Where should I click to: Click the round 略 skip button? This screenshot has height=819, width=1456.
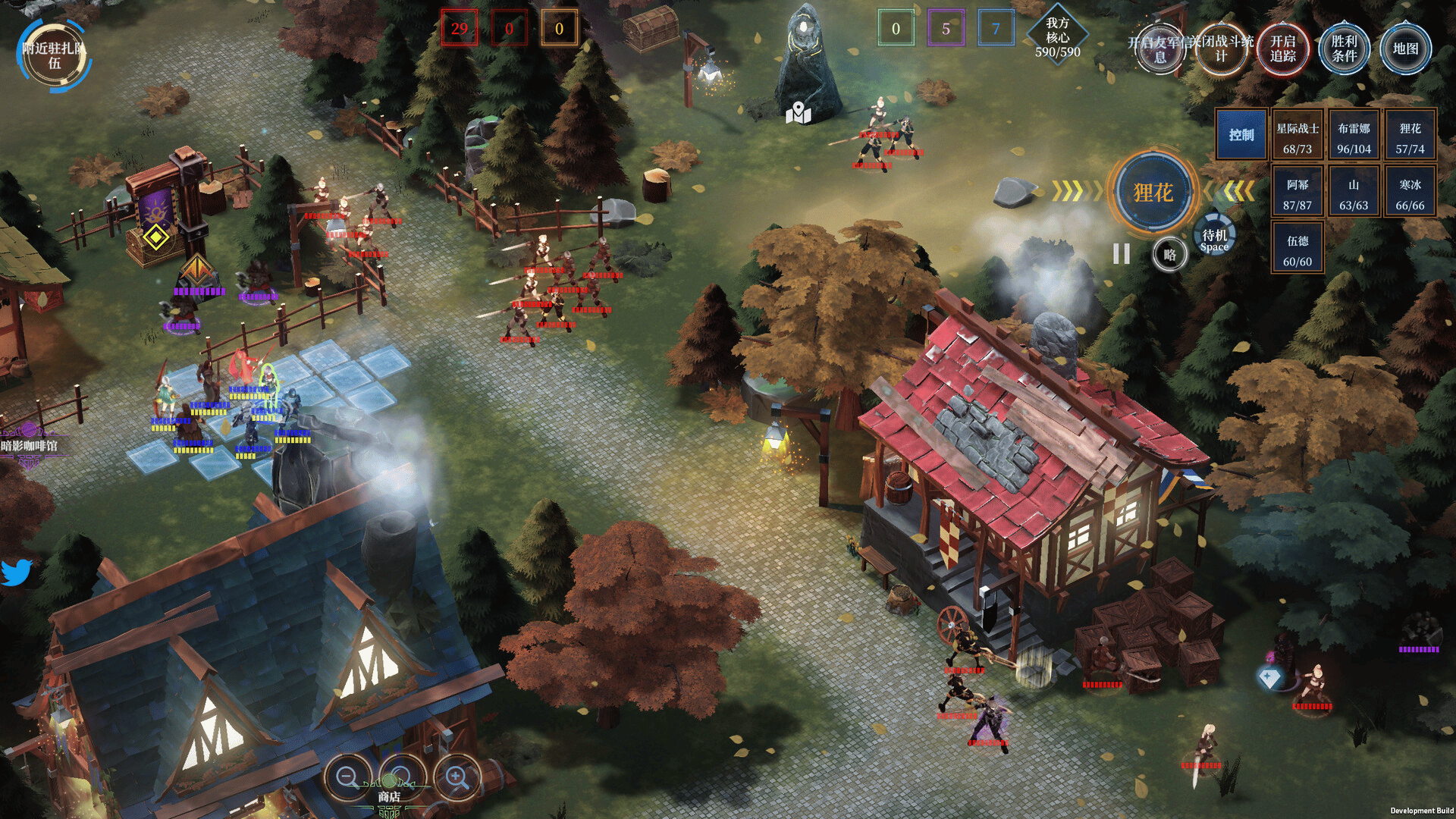(1169, 255)
